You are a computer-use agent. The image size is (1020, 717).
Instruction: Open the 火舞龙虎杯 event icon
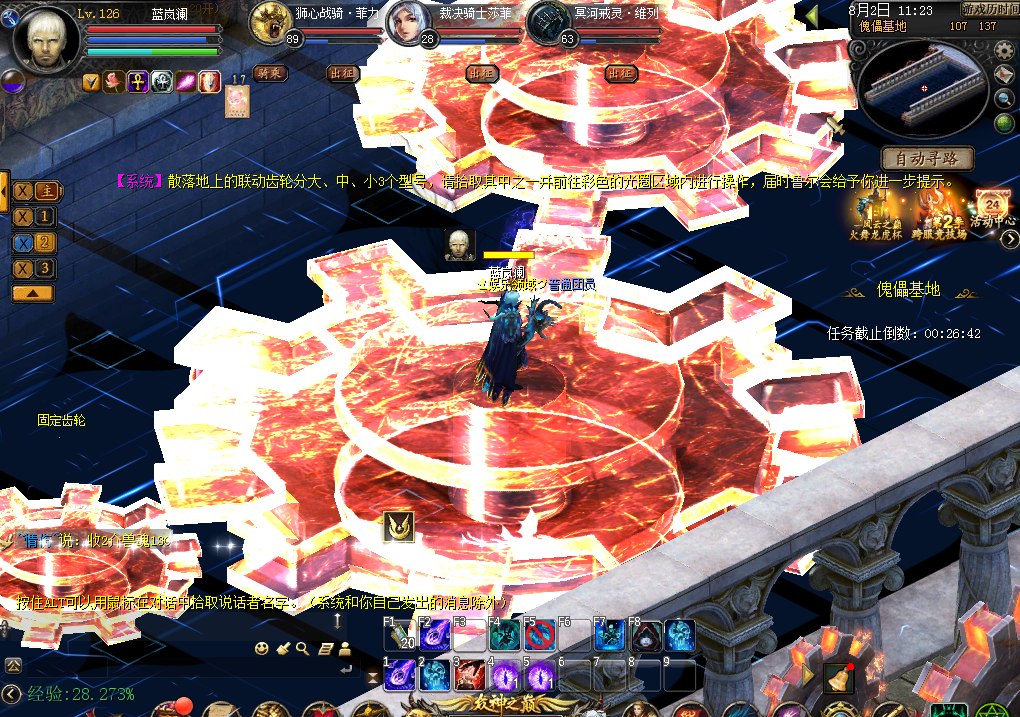(876, 210)
